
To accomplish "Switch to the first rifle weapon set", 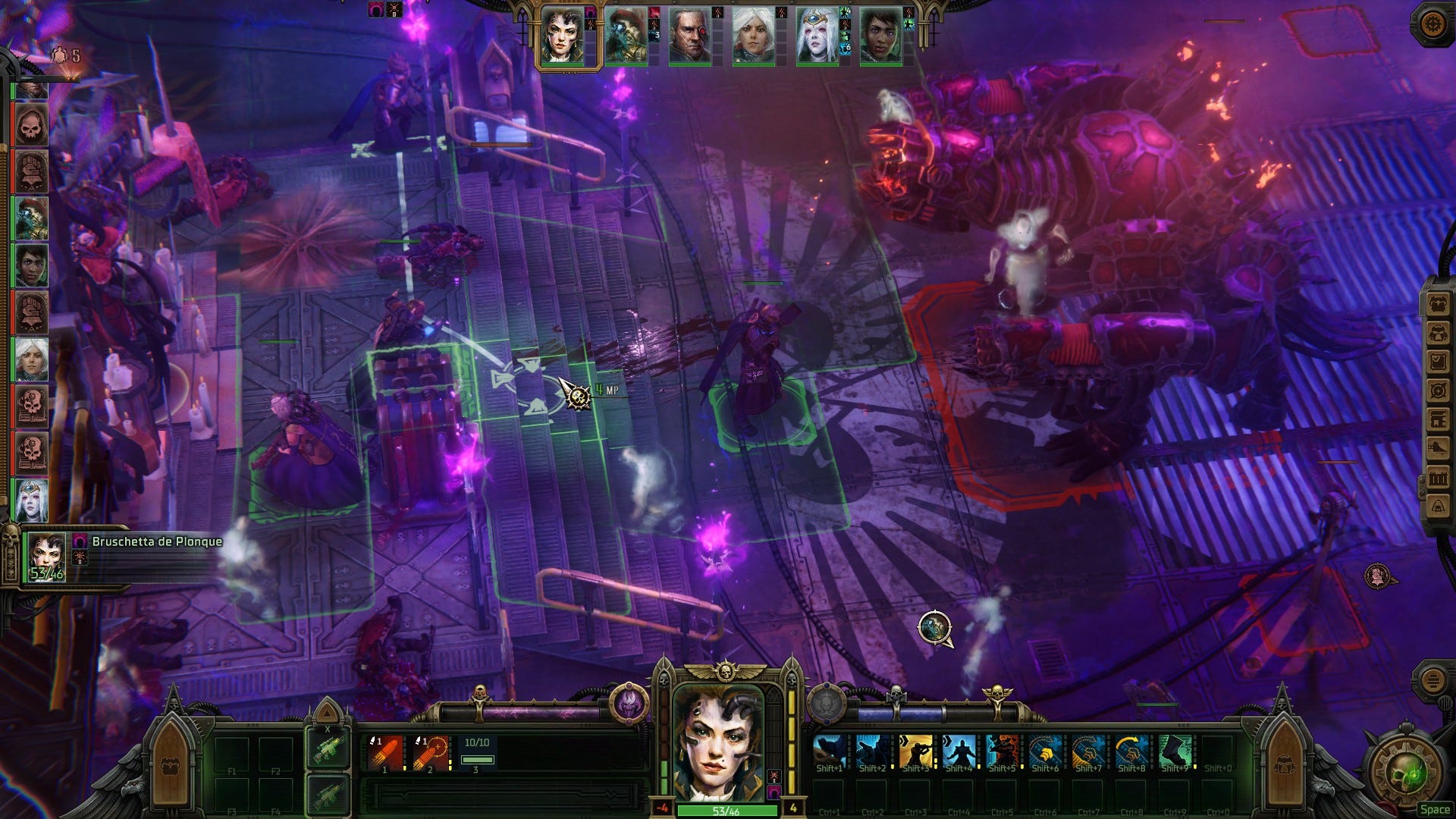I will 328,747.
